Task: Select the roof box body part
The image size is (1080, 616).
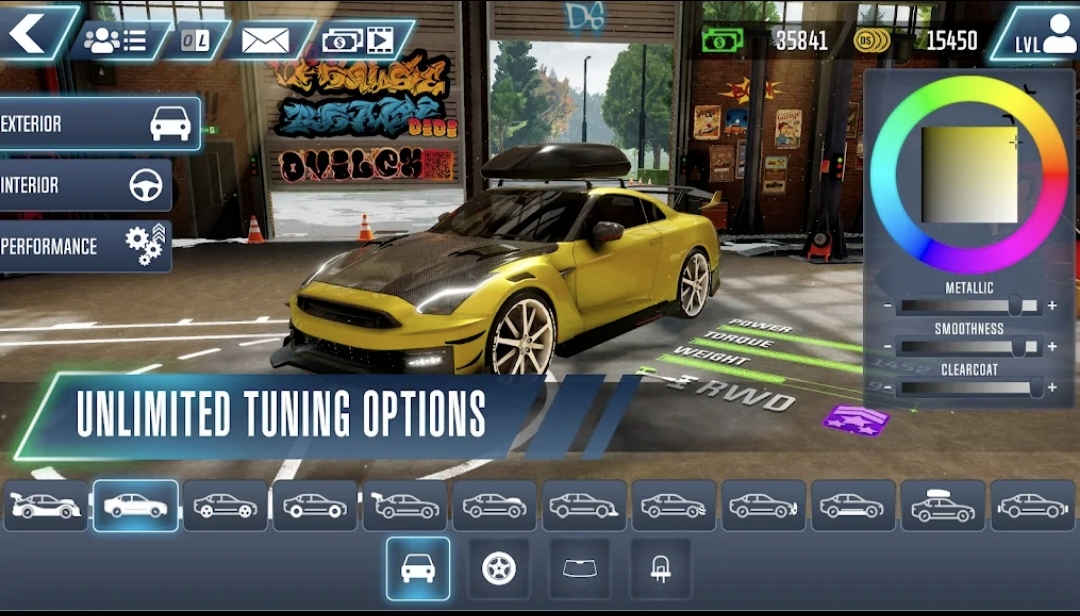Action: 943,506
